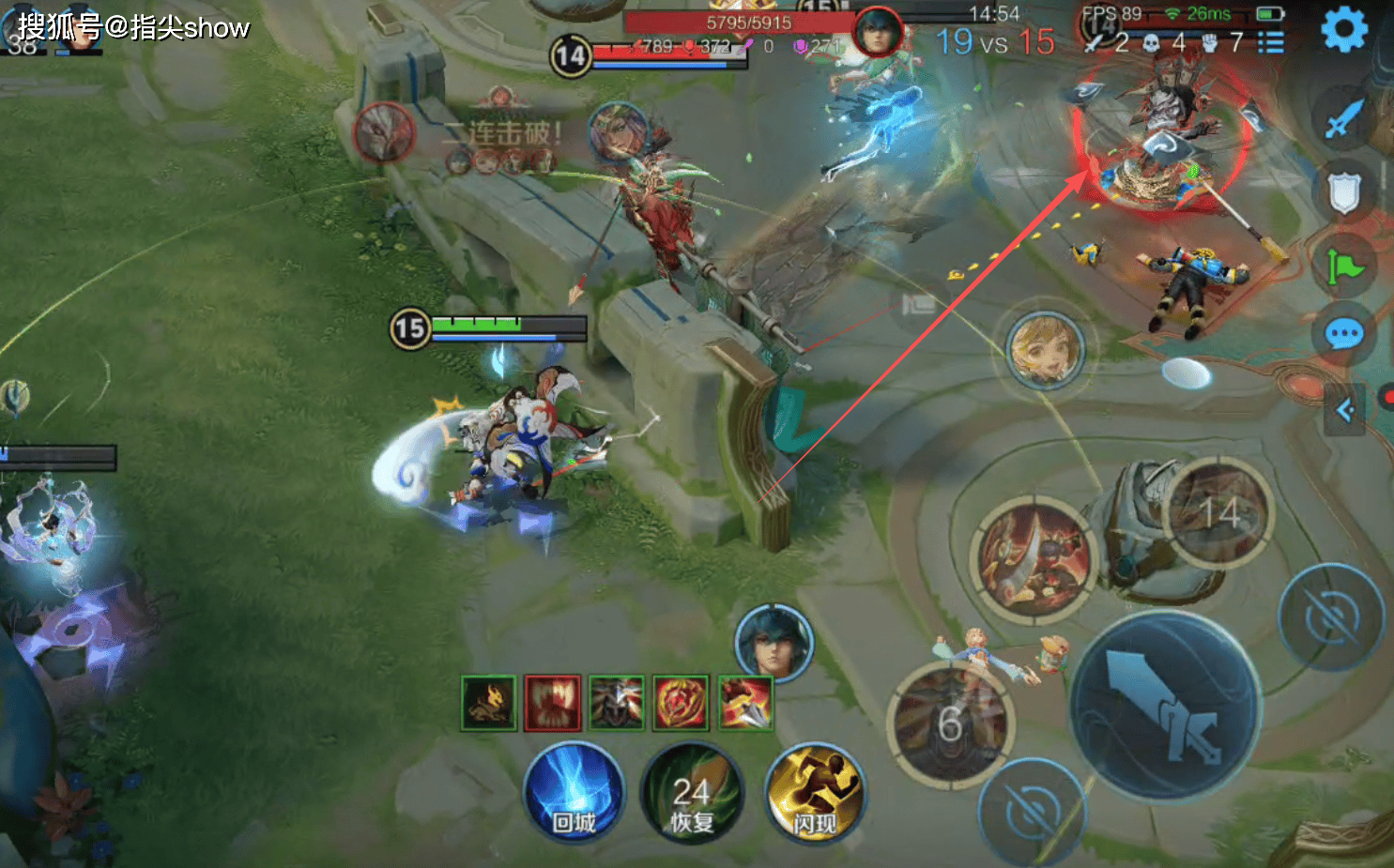Viewport: 1394px width, 868px height.
Task: Open the settings gear menu
Action: tap(1344, 29)
